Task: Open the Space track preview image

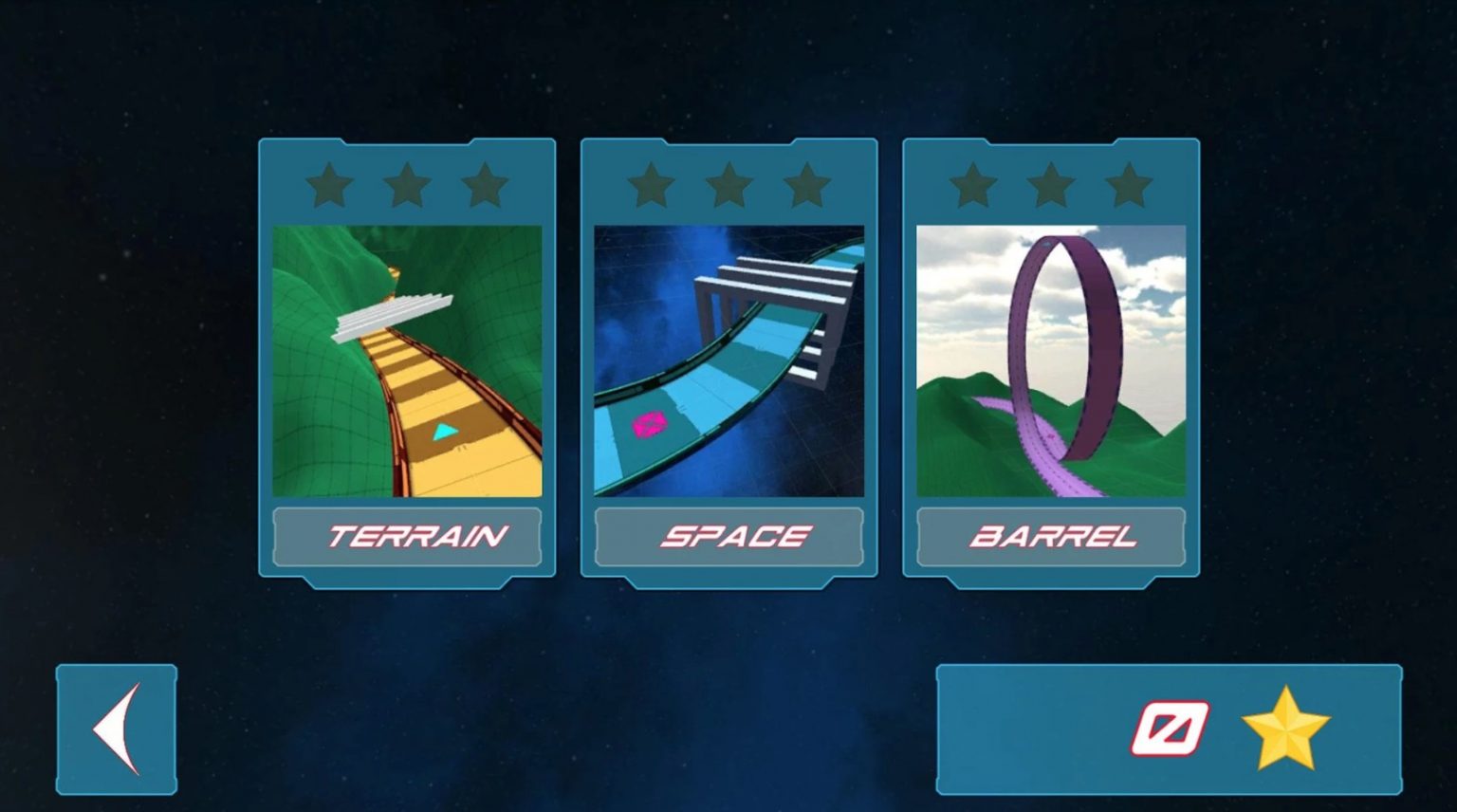Action: (728, 360)
